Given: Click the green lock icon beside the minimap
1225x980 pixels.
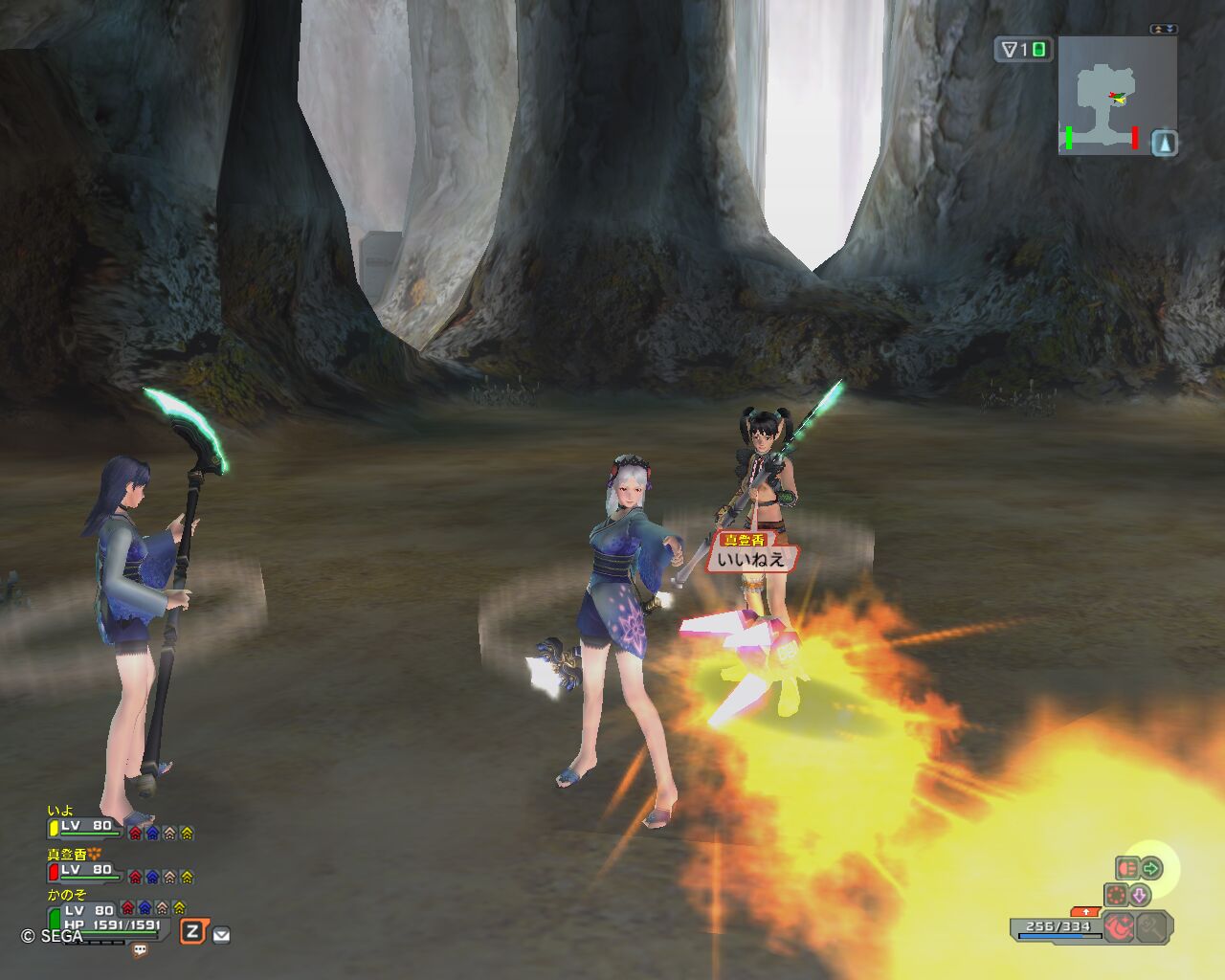Looking at the screenshot, I should tap(1038, 50).
